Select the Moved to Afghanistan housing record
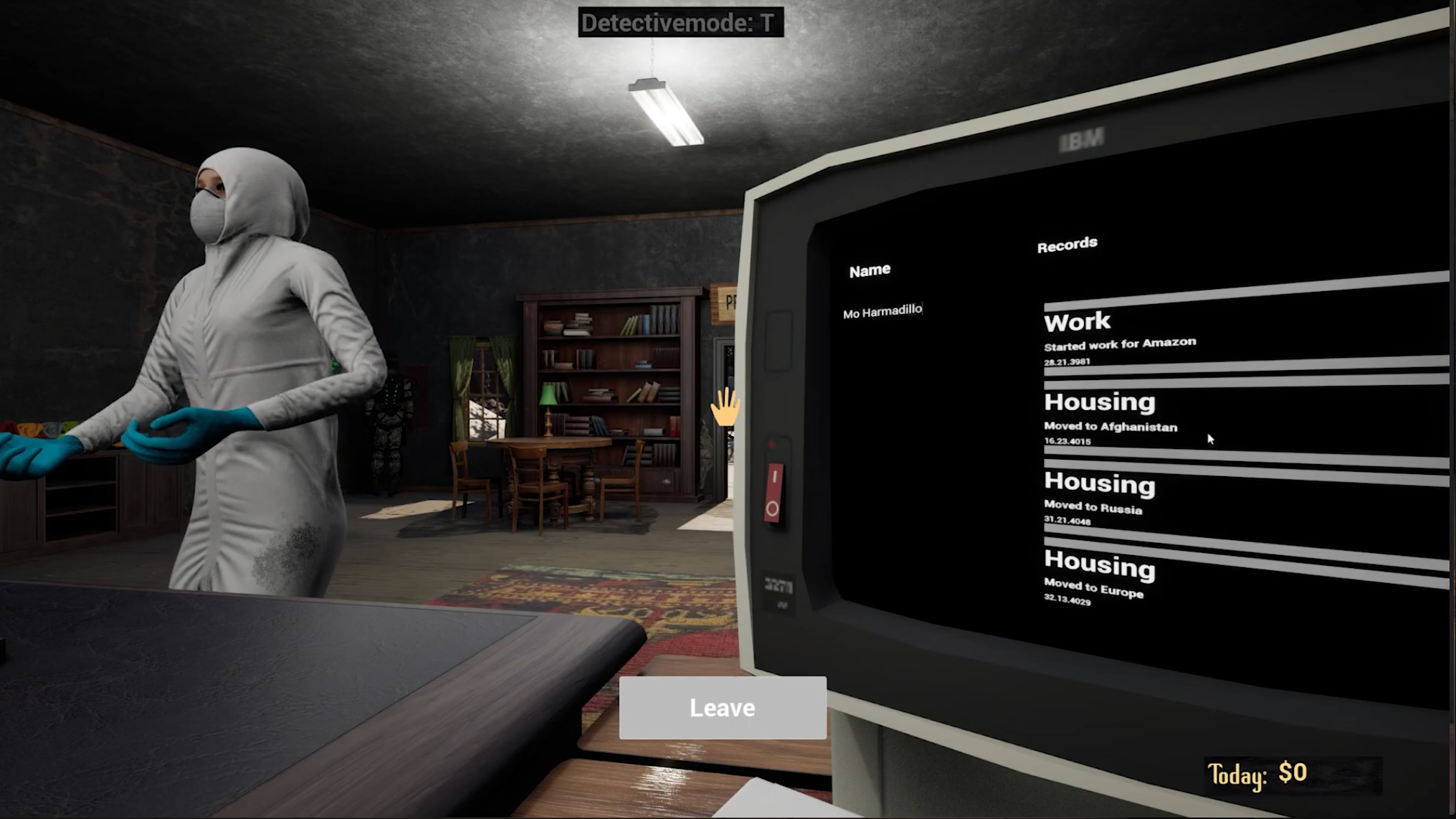Image resolution: width=1456 pixels, height=819 pixels. [1110, 417]
